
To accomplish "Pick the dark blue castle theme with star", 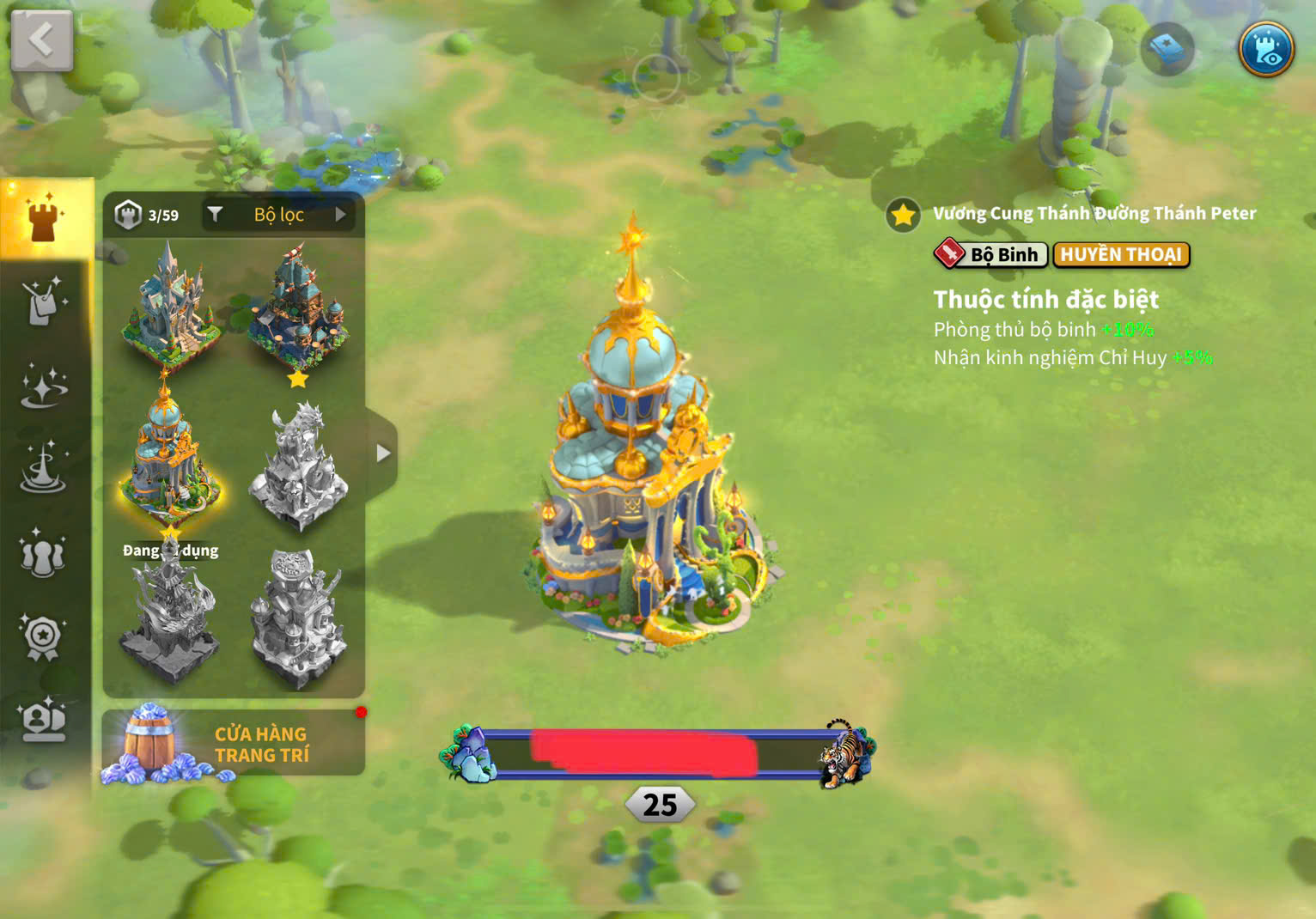I will click(x=298, y=307).
